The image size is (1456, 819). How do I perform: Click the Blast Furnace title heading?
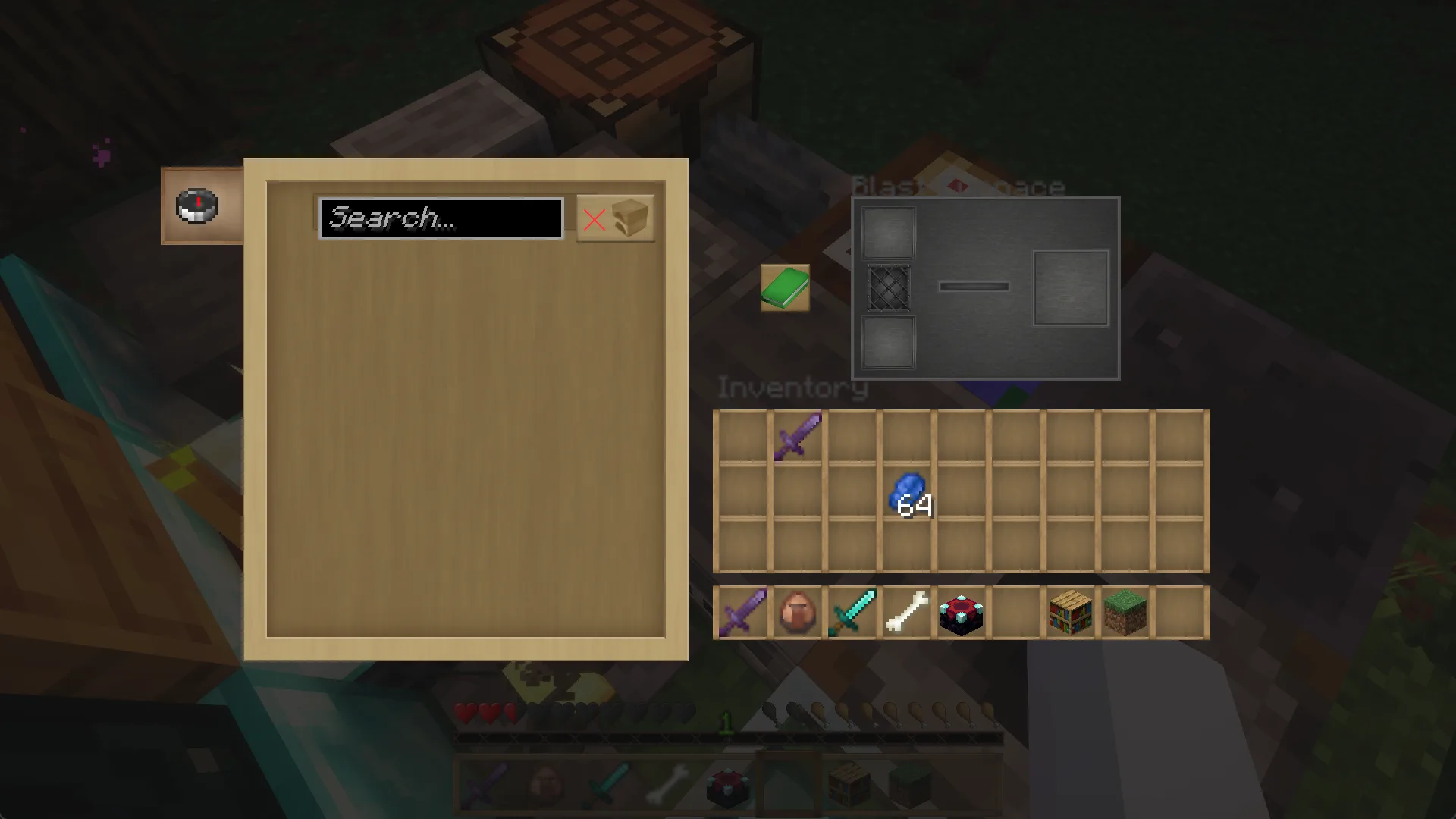click(959, 186)
